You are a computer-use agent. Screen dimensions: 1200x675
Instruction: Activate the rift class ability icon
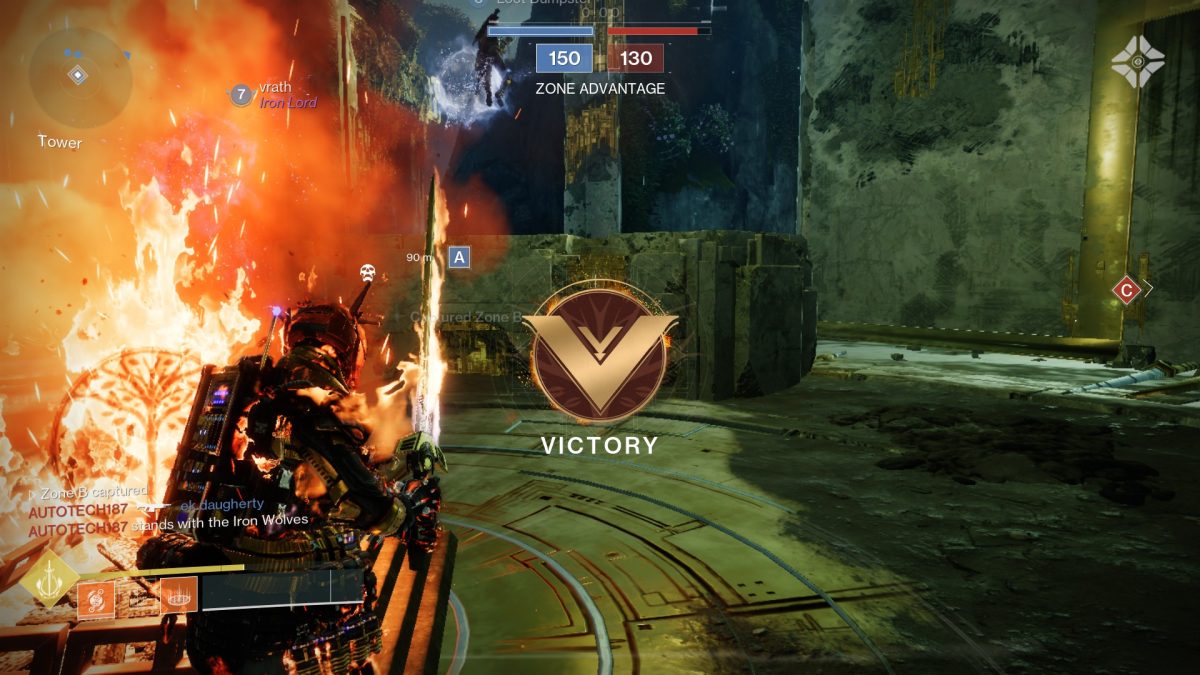click(x=178, y=598)
